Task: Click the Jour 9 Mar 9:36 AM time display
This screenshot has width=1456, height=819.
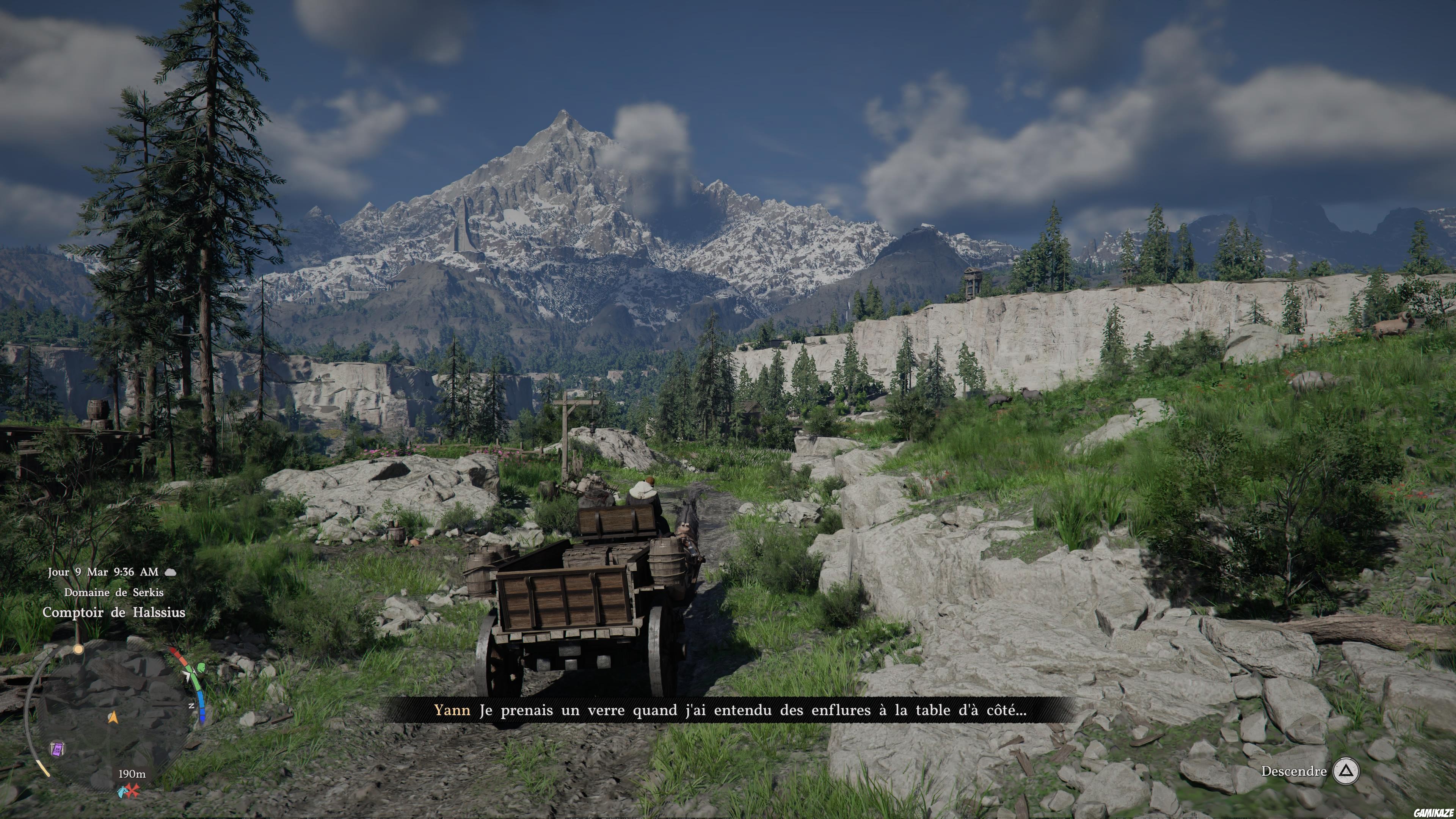Action: pyautogui.click(x=103, y=572)
